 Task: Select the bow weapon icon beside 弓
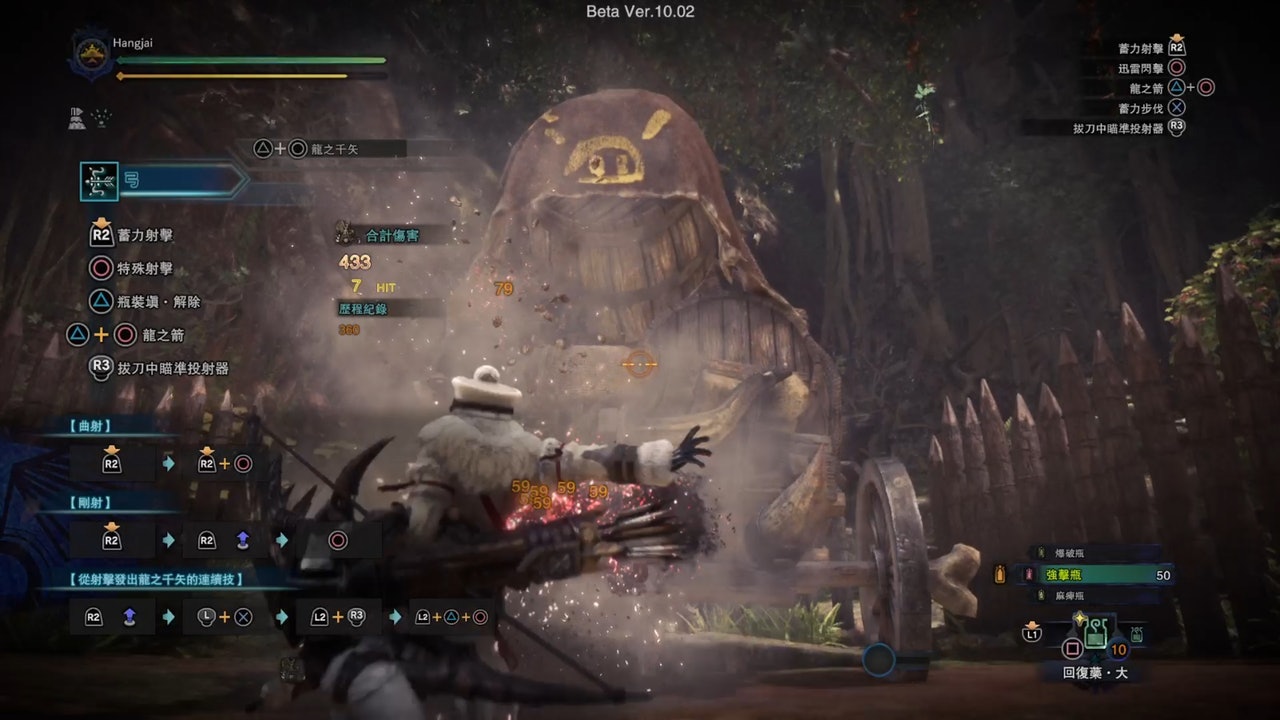tap(100, 180)
